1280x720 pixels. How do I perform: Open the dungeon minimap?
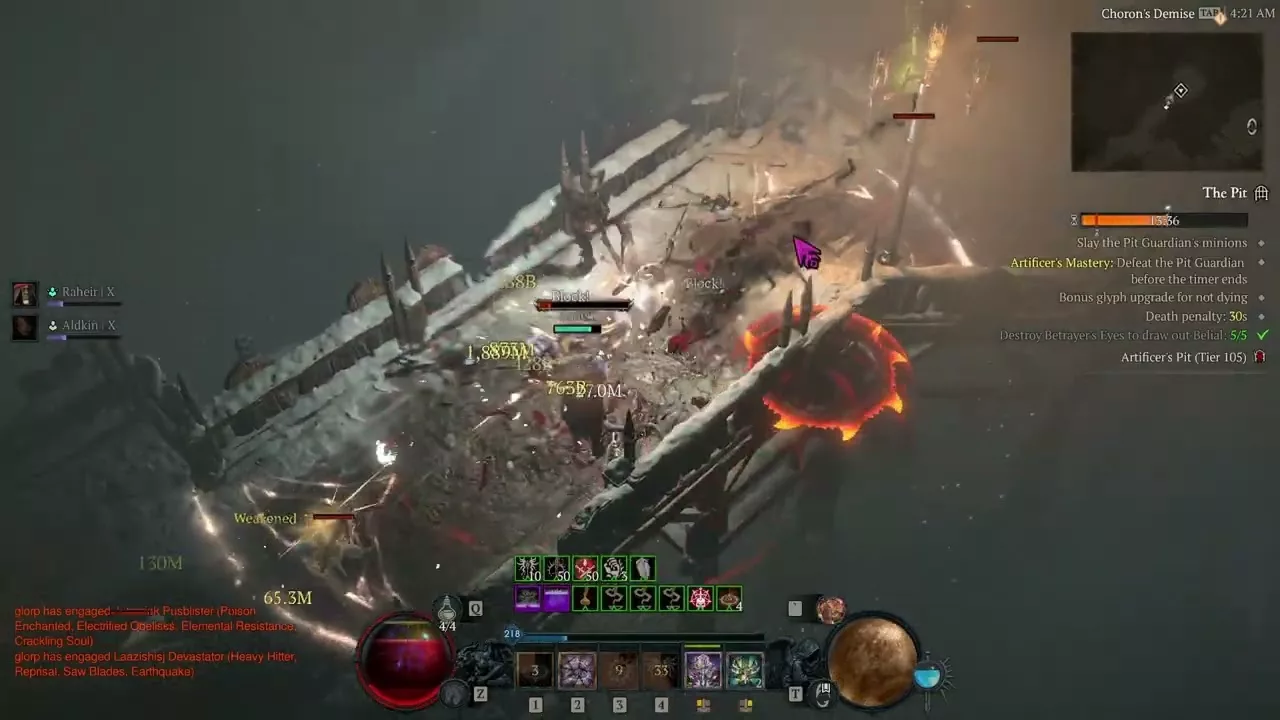(1168, 102)
